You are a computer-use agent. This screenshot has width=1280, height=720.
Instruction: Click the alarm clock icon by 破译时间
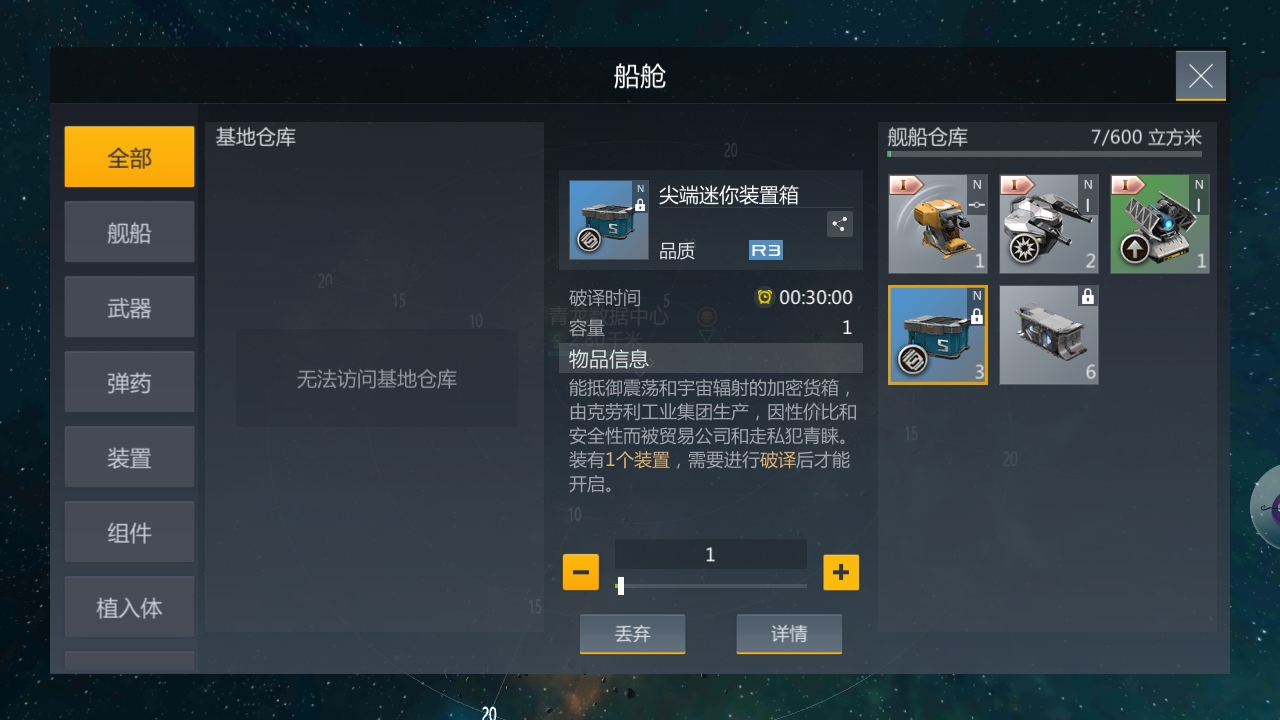coord(763,296)
